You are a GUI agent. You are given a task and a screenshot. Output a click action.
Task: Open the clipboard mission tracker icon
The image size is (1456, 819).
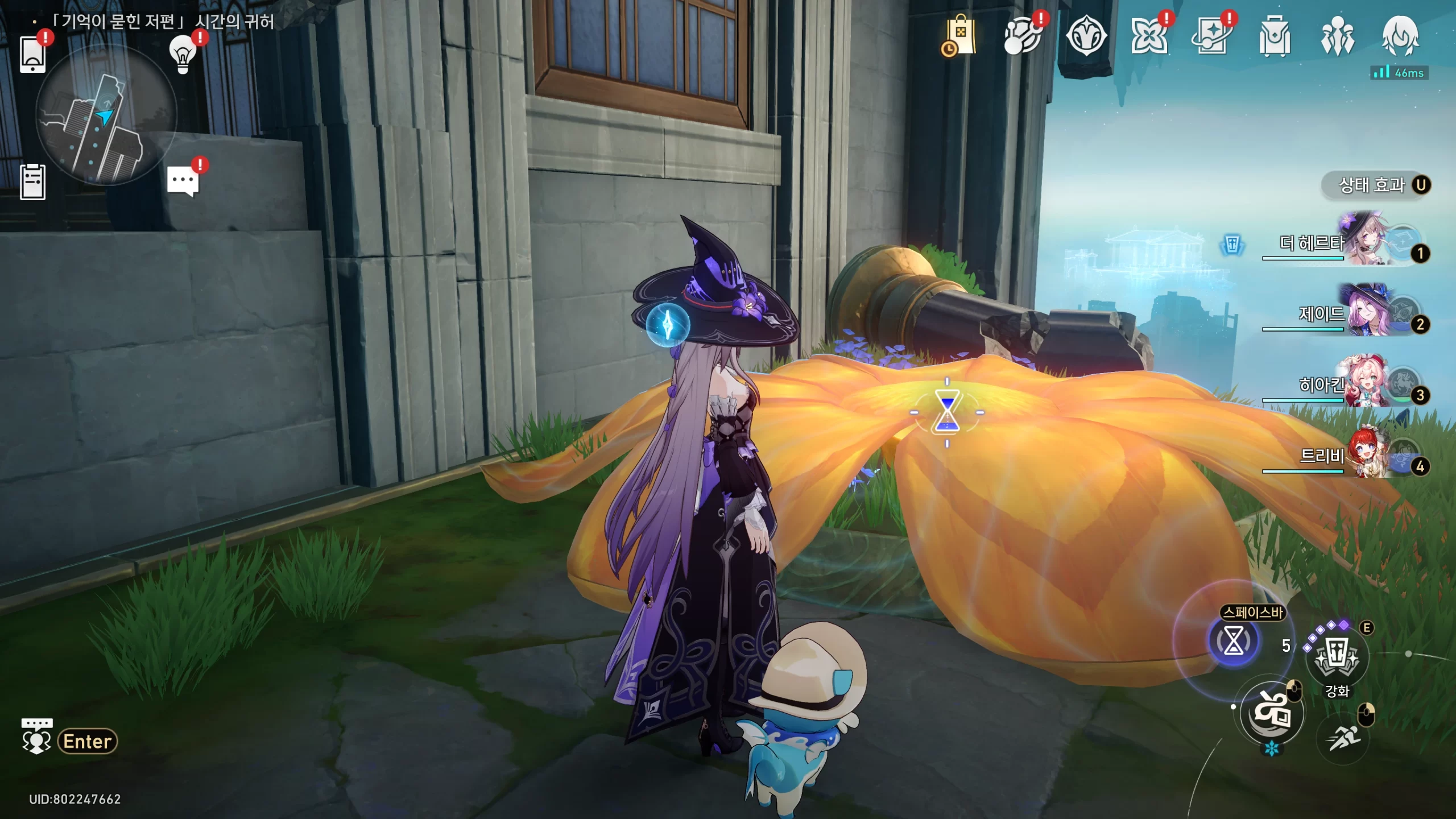click(x=32, y=182)
